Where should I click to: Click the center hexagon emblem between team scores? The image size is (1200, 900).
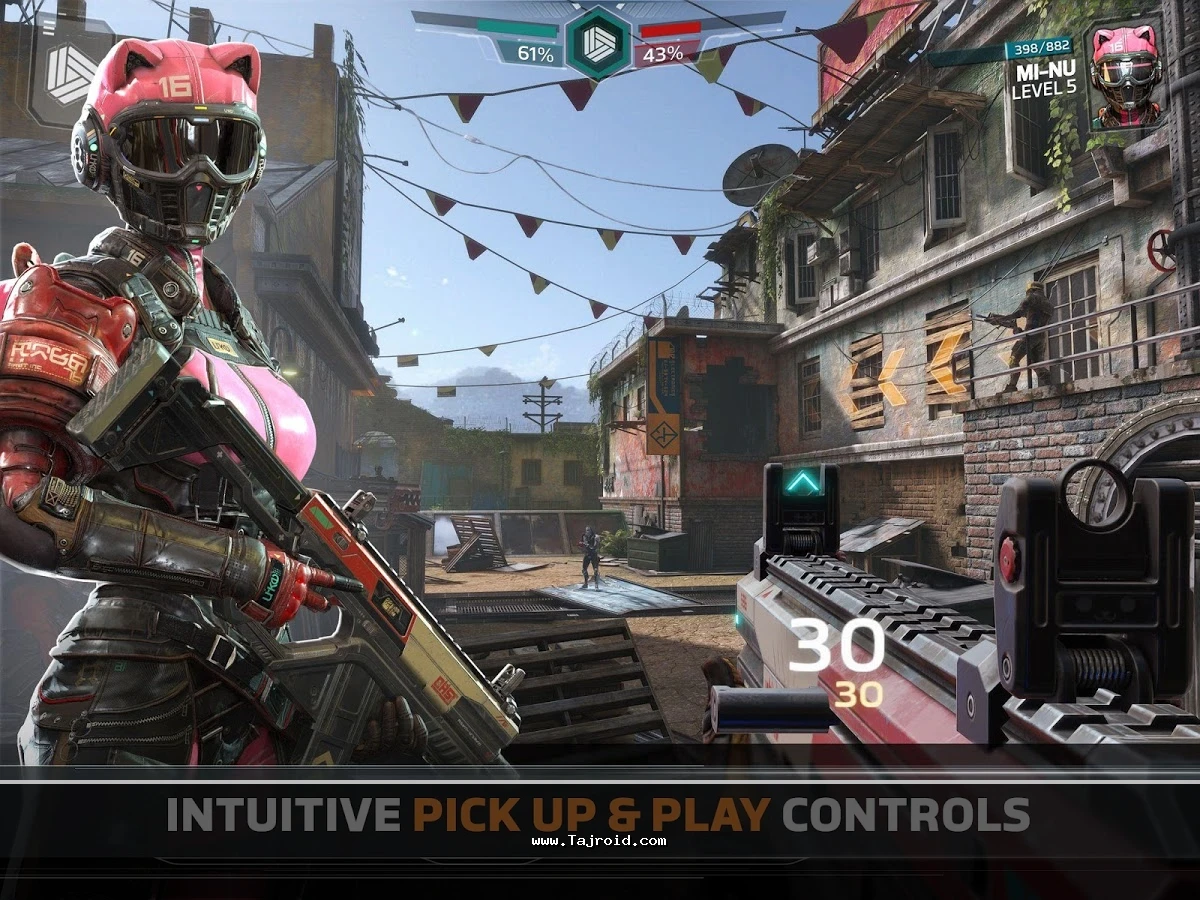[598, 41]
